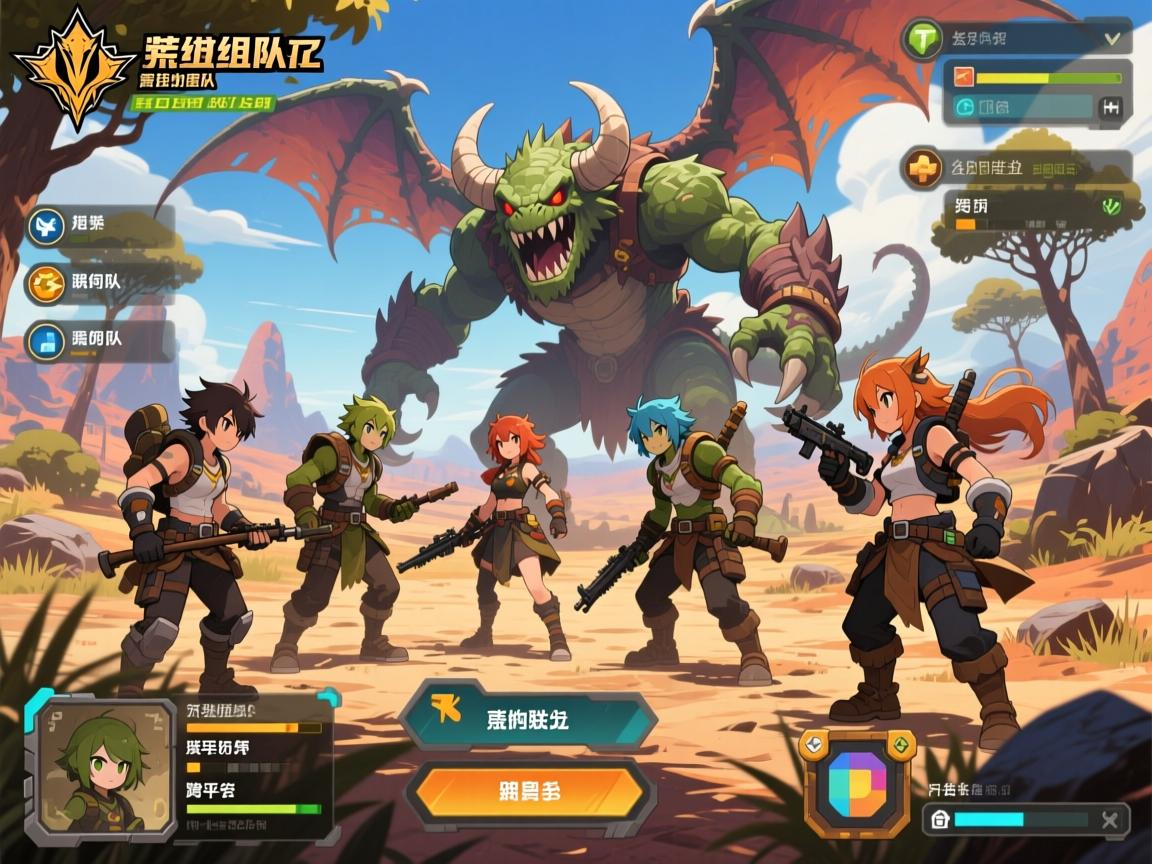Open the orange cross badge icon
Image resolution: width=1152 pixels, height=864 pixels.
922,168
